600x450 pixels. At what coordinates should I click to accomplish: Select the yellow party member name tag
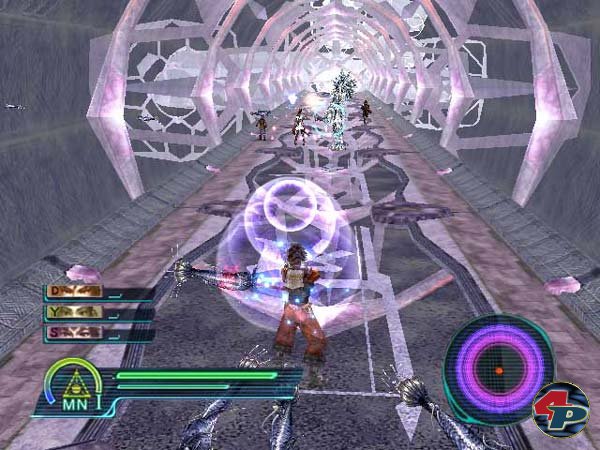point(74,314)
